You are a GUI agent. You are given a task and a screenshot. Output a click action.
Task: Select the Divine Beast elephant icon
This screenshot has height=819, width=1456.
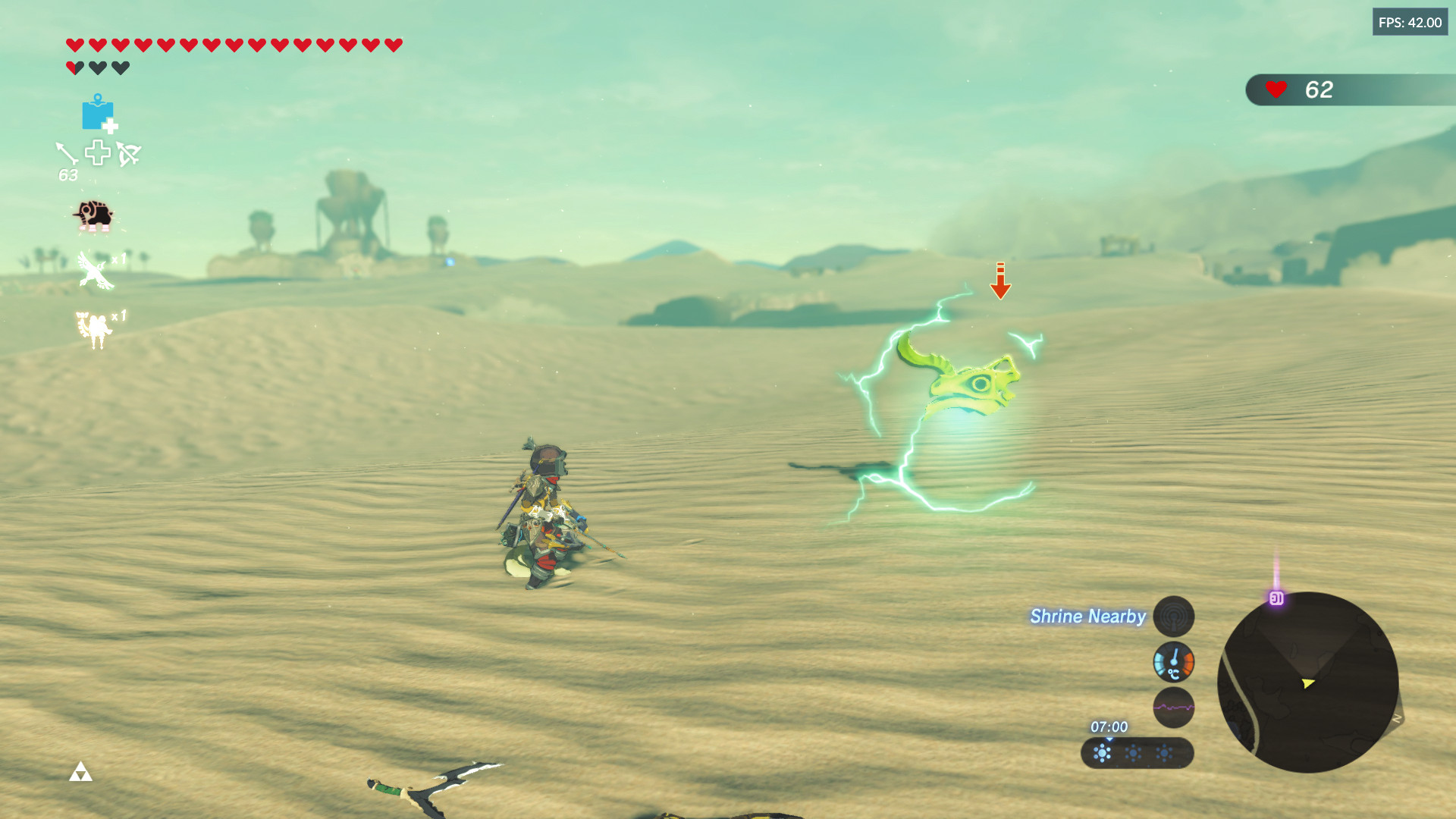[93, 216]
